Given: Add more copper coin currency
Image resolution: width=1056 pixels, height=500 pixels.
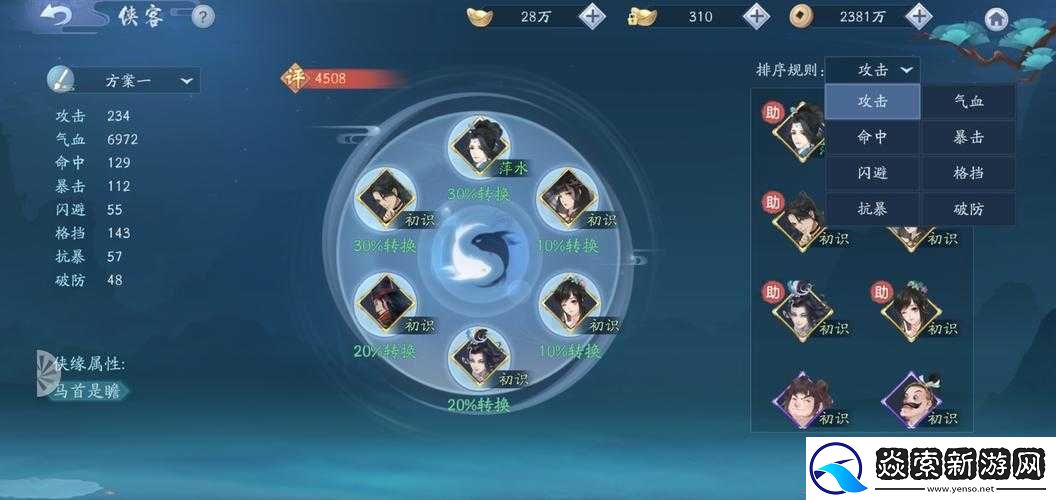Looking at the screenshot, I should tap(918, 16).
